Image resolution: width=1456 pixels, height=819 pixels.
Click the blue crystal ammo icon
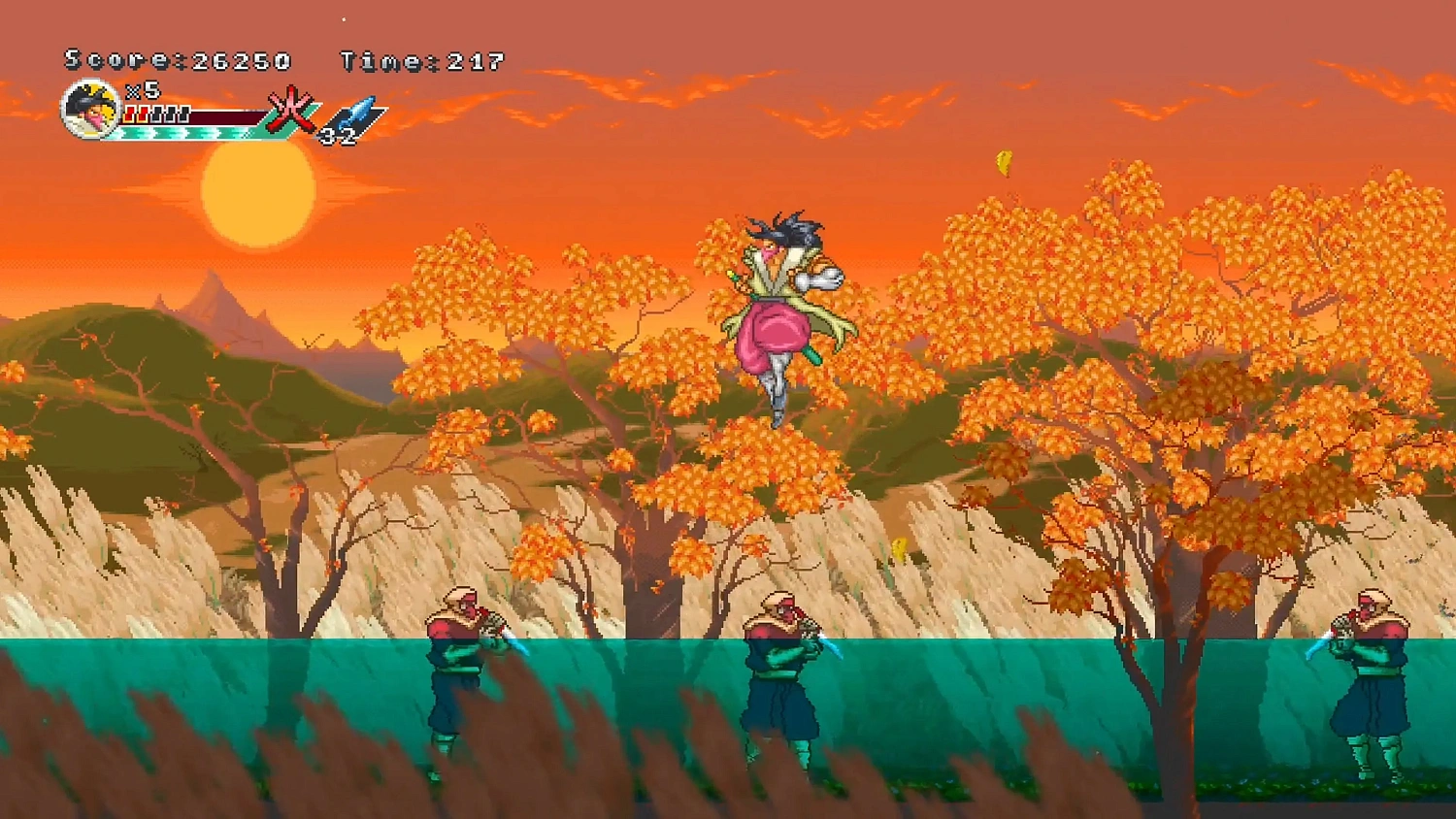pyautogui.click(x=358, y=112)
